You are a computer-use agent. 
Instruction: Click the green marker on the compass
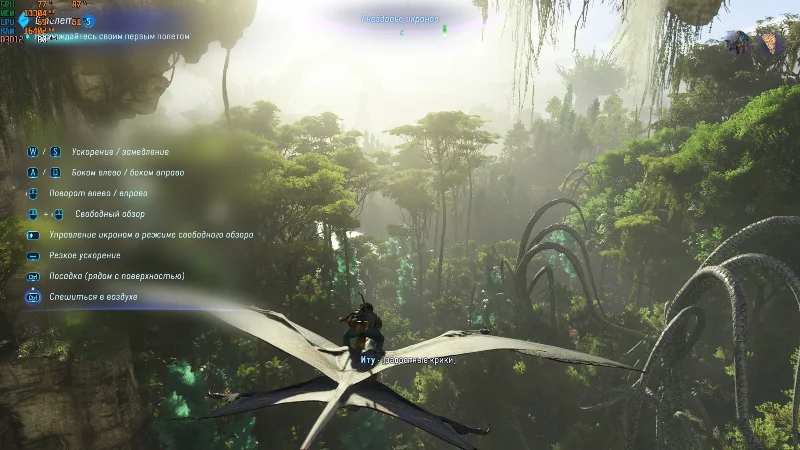[x=445, y=30]
